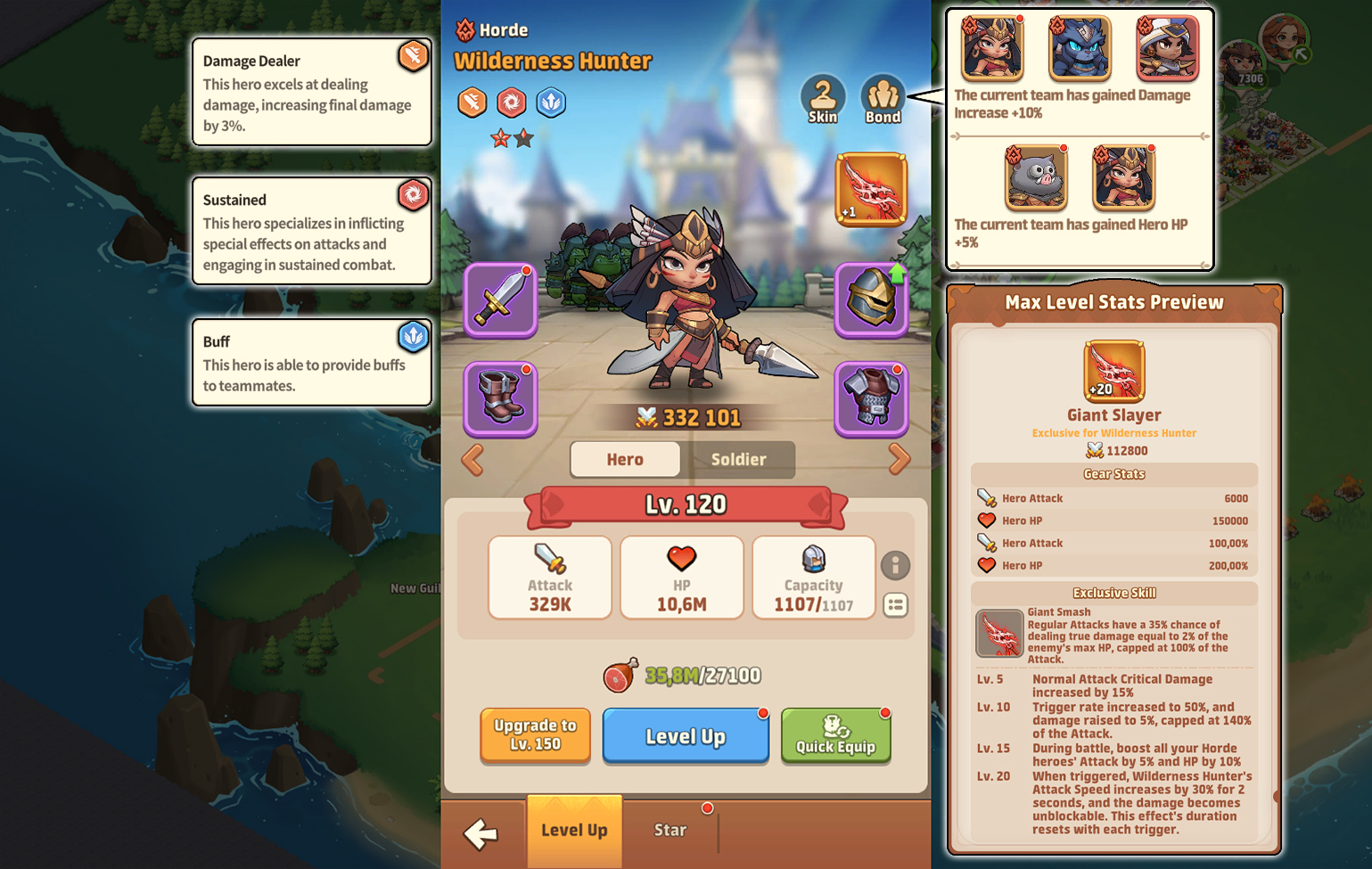Screen dimensions: 1372x869
Task: Open the Star tab at the bottom
Action: [x=670, y=830]
